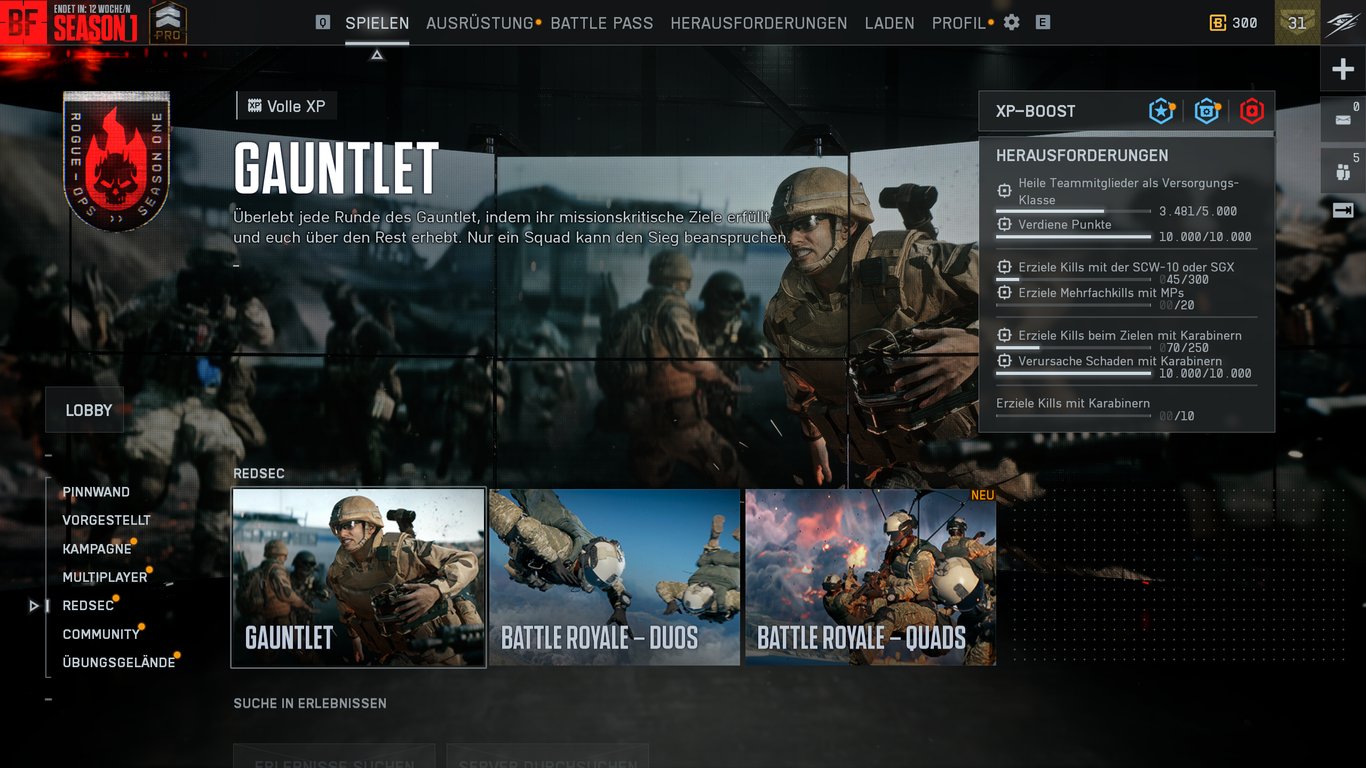
Task: Click the plus icon to add a squadmate
Action: coord(1343,68)
